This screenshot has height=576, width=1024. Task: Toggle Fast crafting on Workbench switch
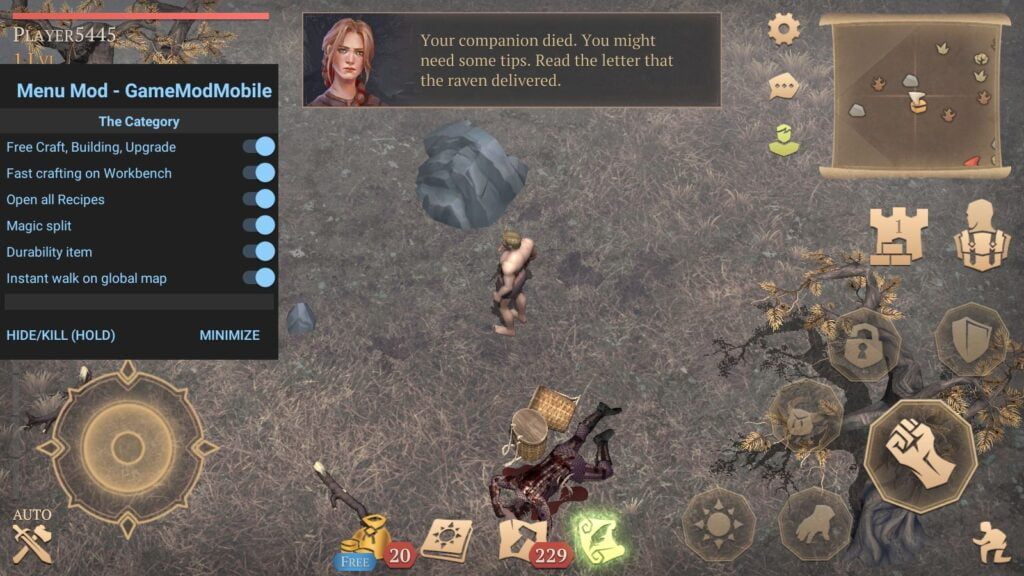(x=258, y=173)
